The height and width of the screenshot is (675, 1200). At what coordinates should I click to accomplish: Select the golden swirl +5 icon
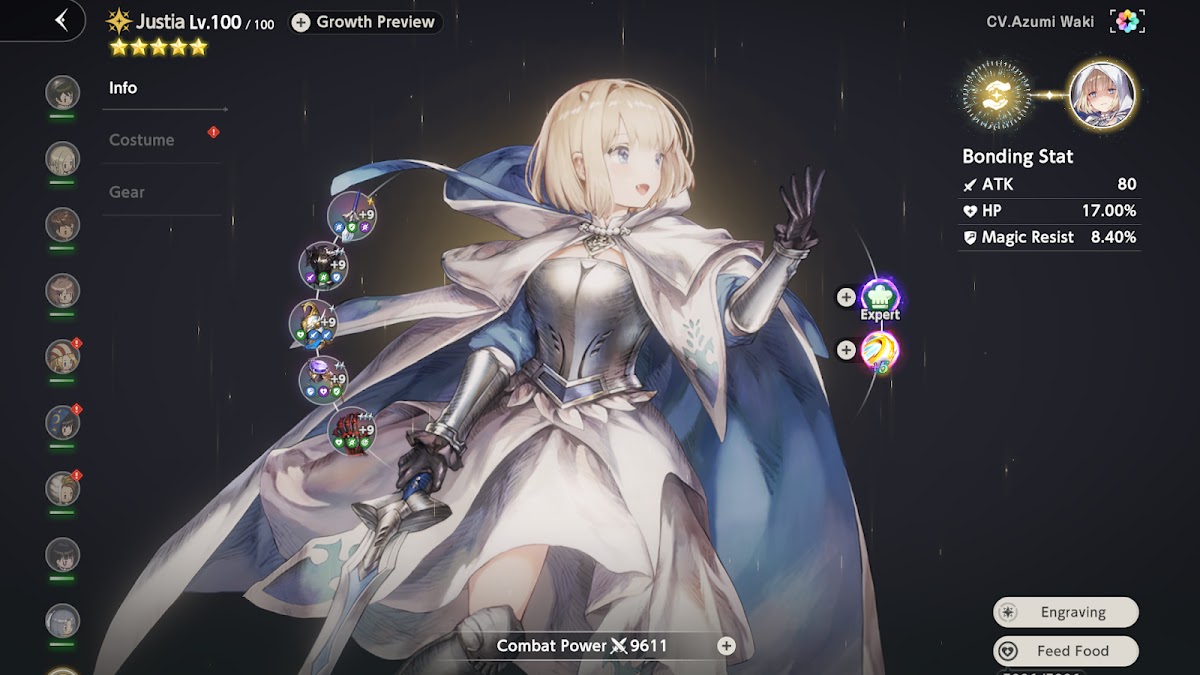tap(880, 351)
